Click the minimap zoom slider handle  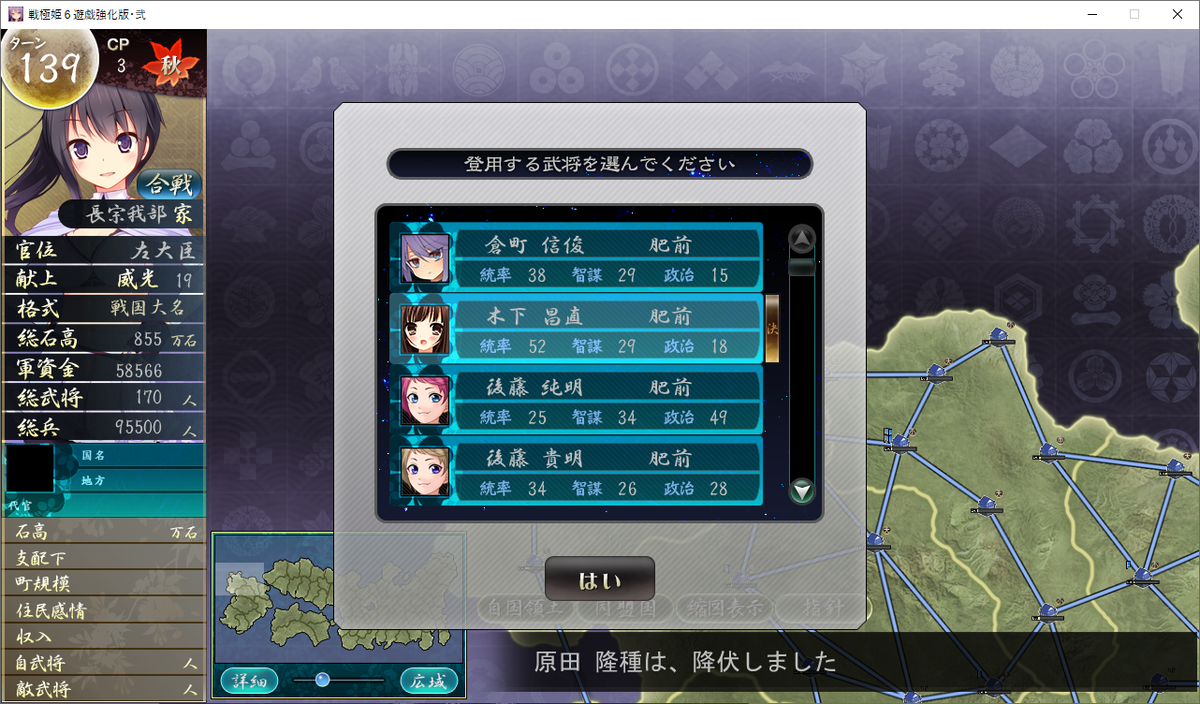click(322, 680)
